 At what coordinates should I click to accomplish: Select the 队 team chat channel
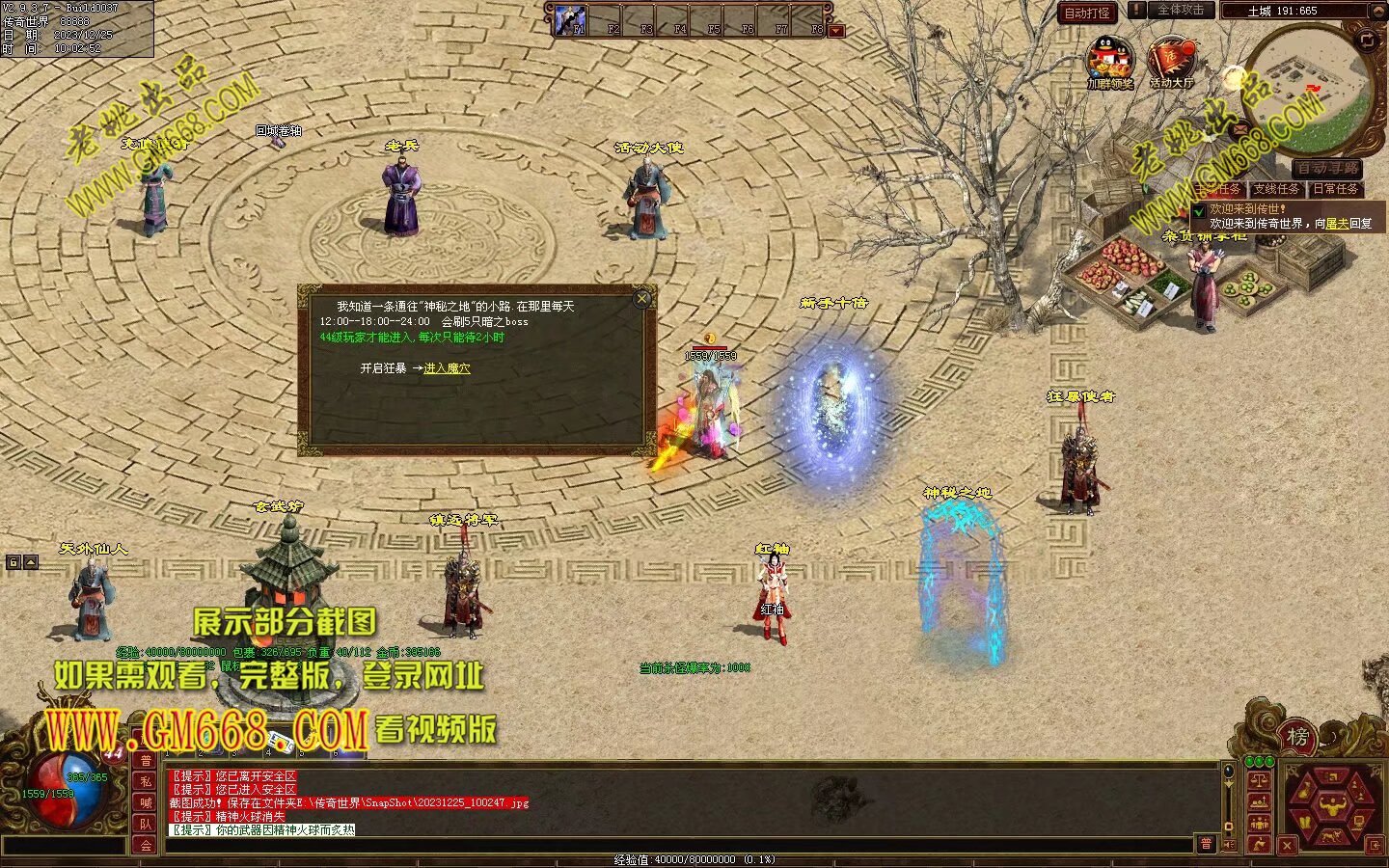tap(146, 824)
